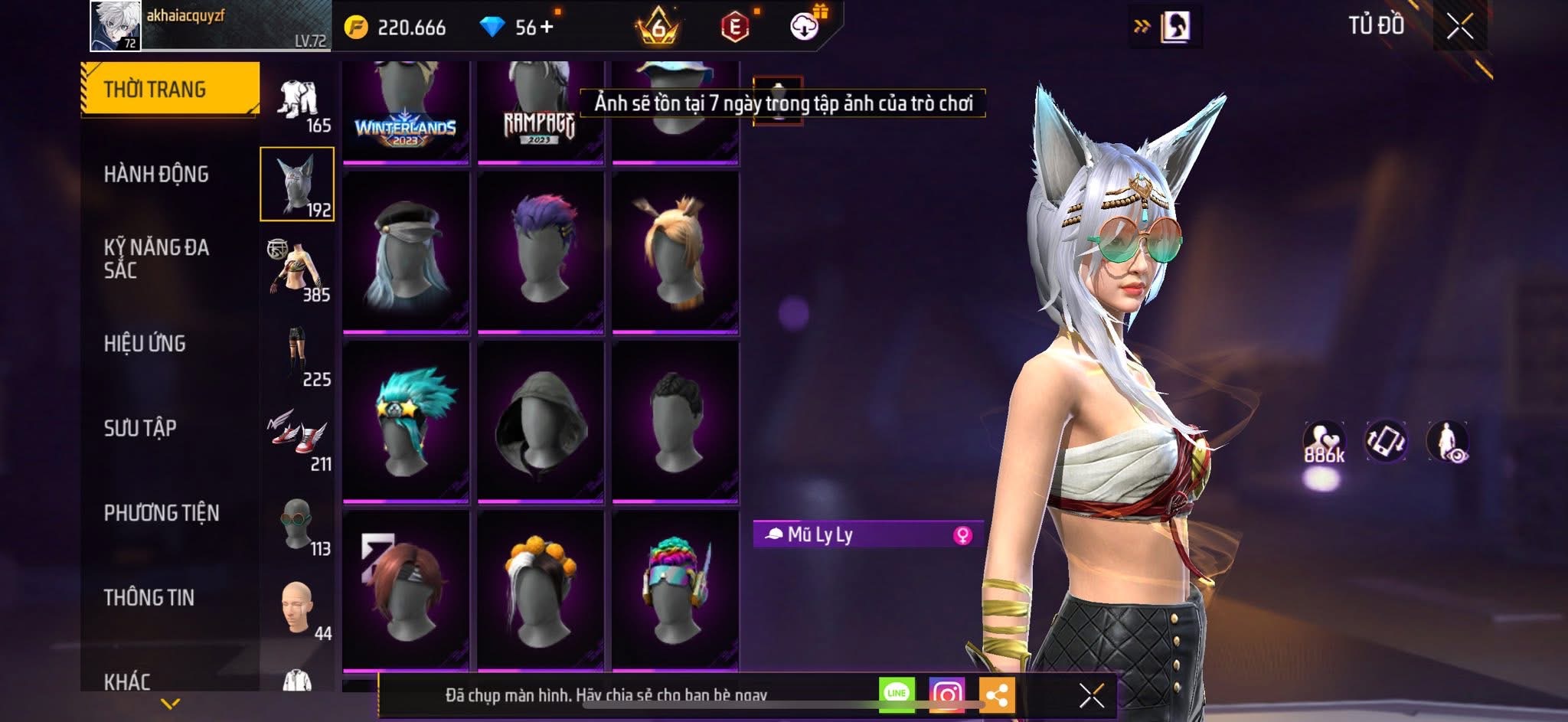Add more diamonds with plus button
1568x722 pixels.
tap(547, 28)
